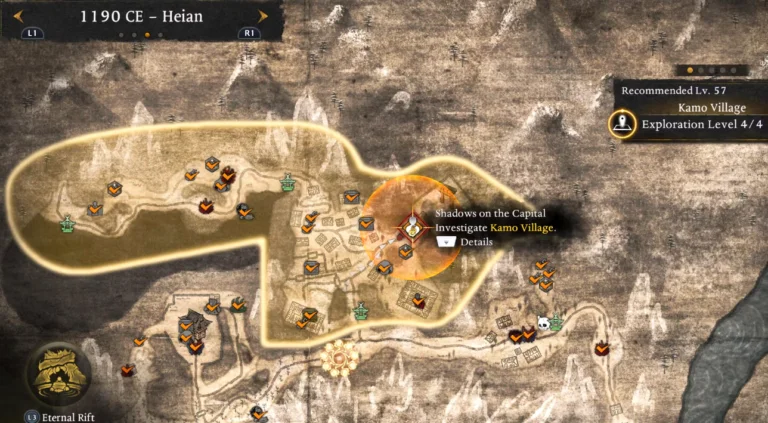Click the white skull map marker
Viewport: 768px width, 423px height.
coord(543,323)
